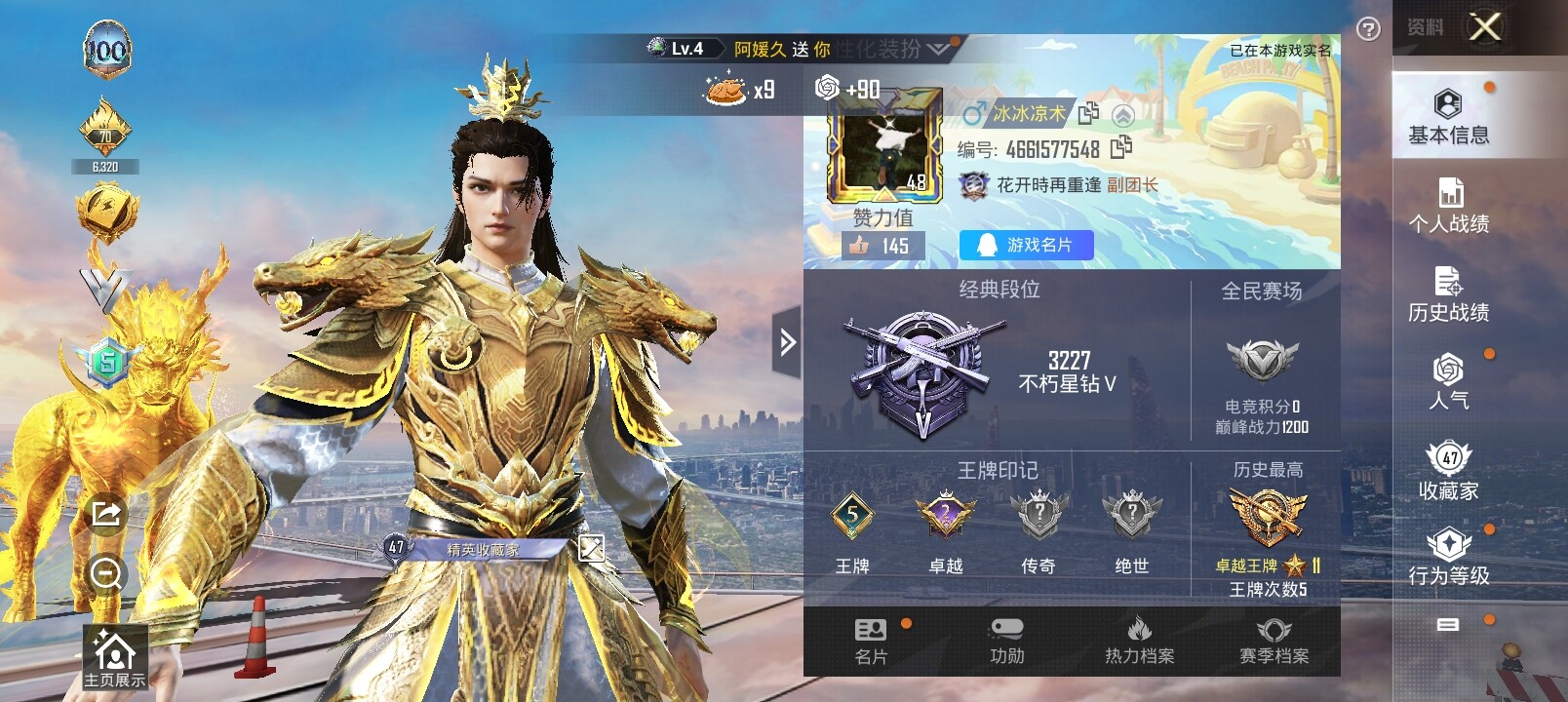1568x702 pixels.
Task: Open the 个人战绩 tab
Action: 1448,206
